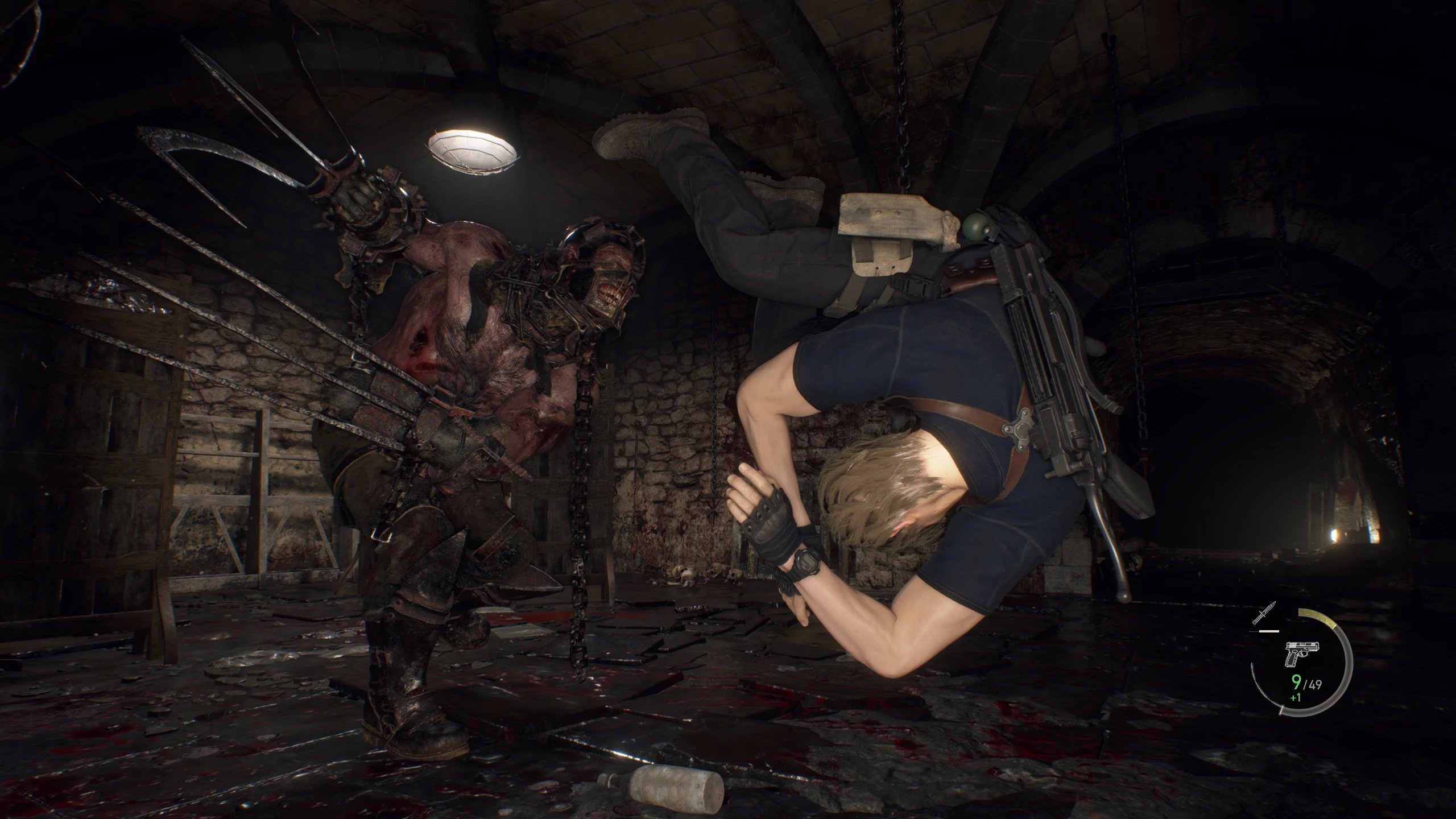The image size is (1456, 819).
Task: Click the combat knife icon above the weapon wheel
Action: pos(1264,613)
